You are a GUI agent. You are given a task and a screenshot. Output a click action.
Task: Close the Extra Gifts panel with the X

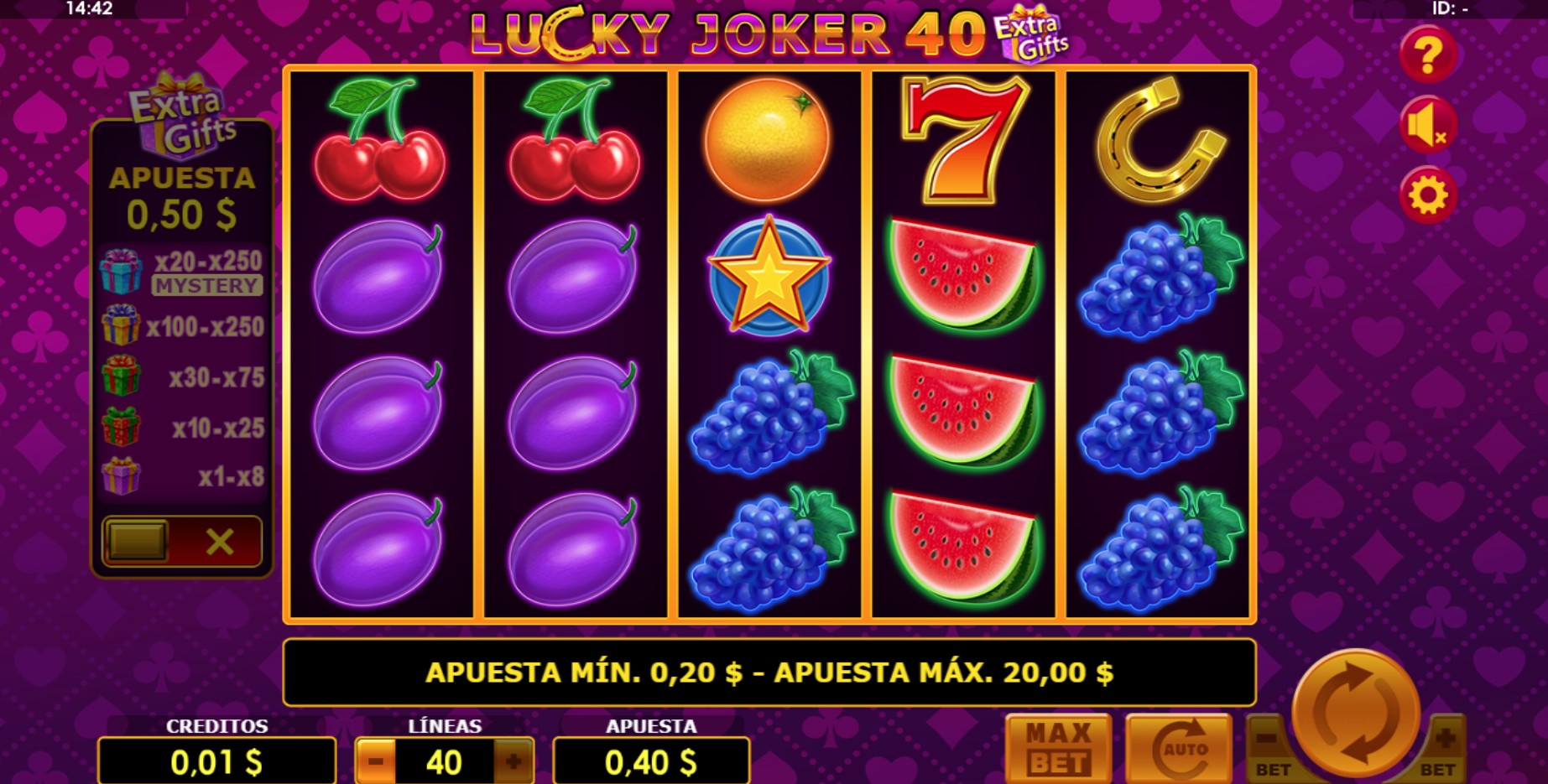tap(220, 541)
